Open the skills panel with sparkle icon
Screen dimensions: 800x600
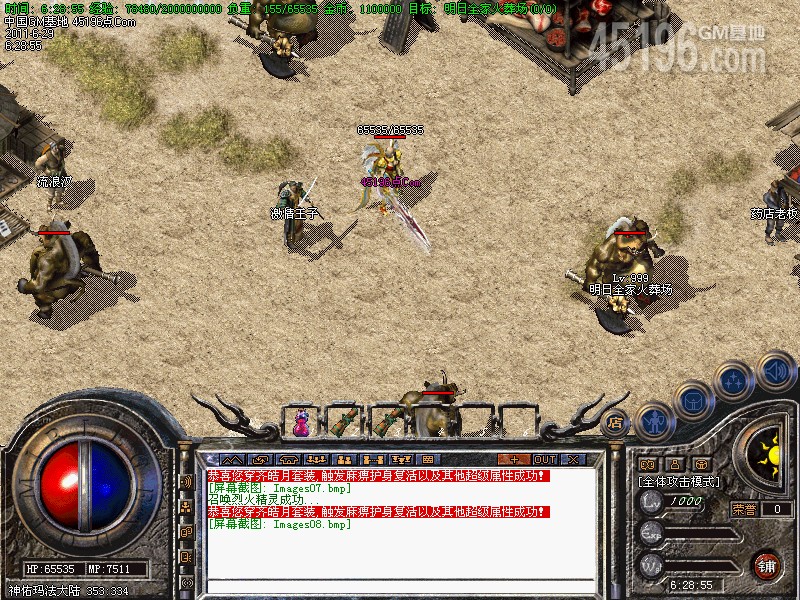734,380
